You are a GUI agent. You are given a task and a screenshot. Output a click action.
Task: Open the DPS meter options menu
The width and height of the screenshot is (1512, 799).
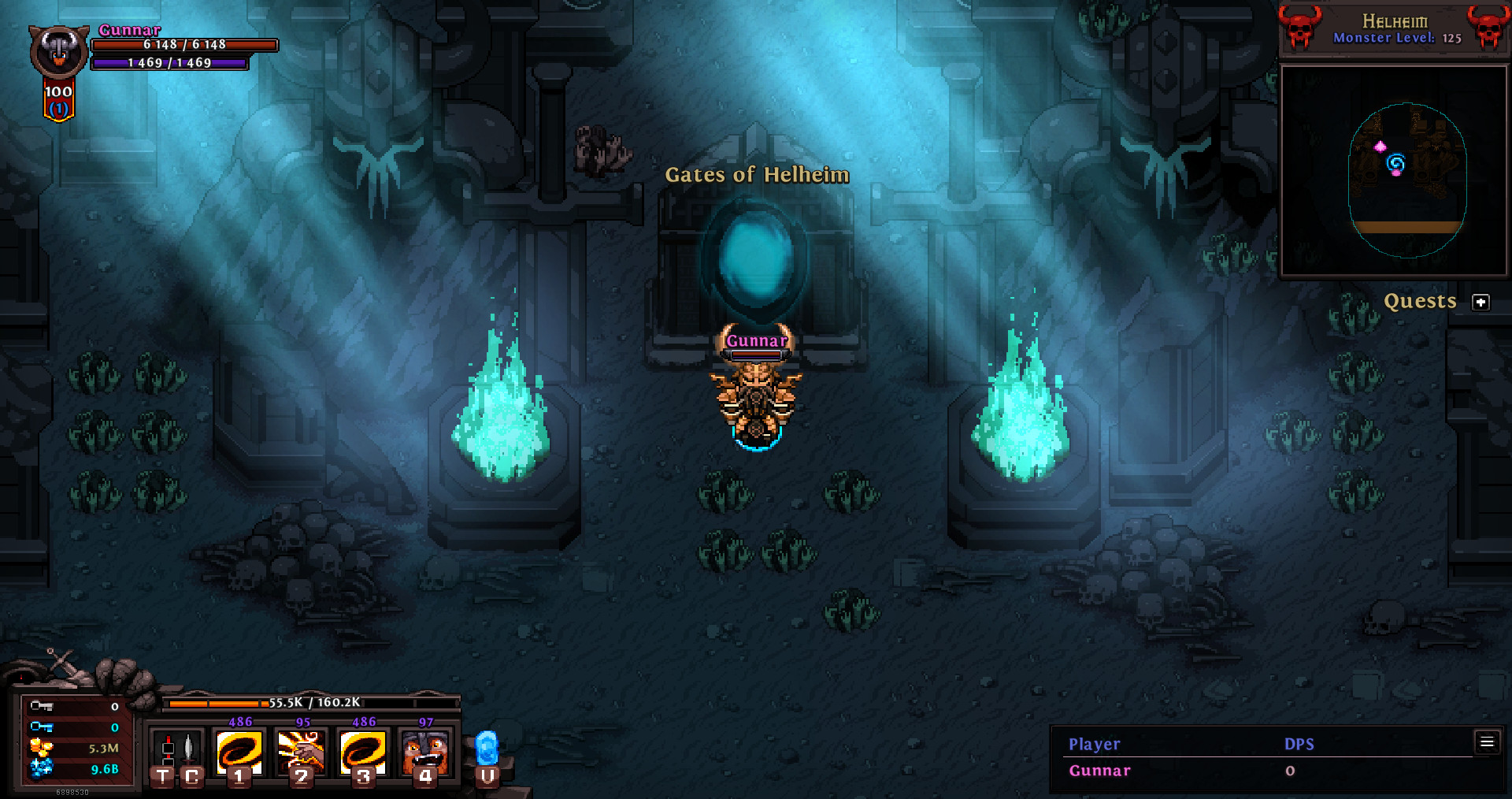[1488, 741]
